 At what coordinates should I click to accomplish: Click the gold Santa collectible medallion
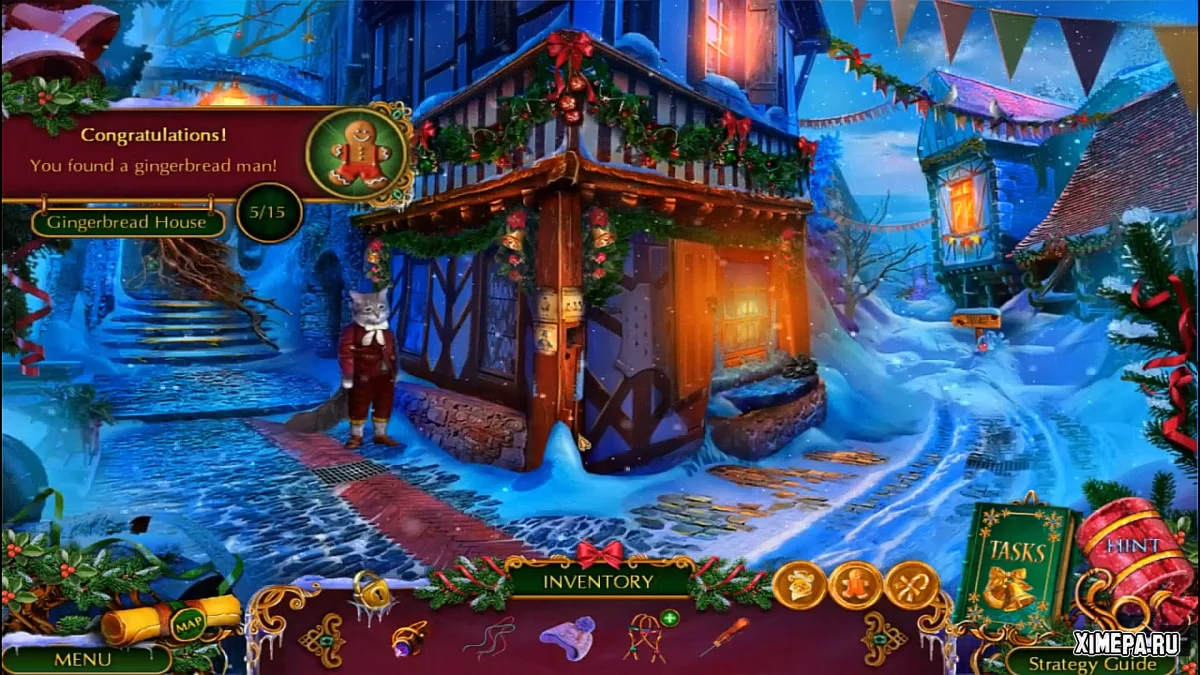click(x=800, y=587)
